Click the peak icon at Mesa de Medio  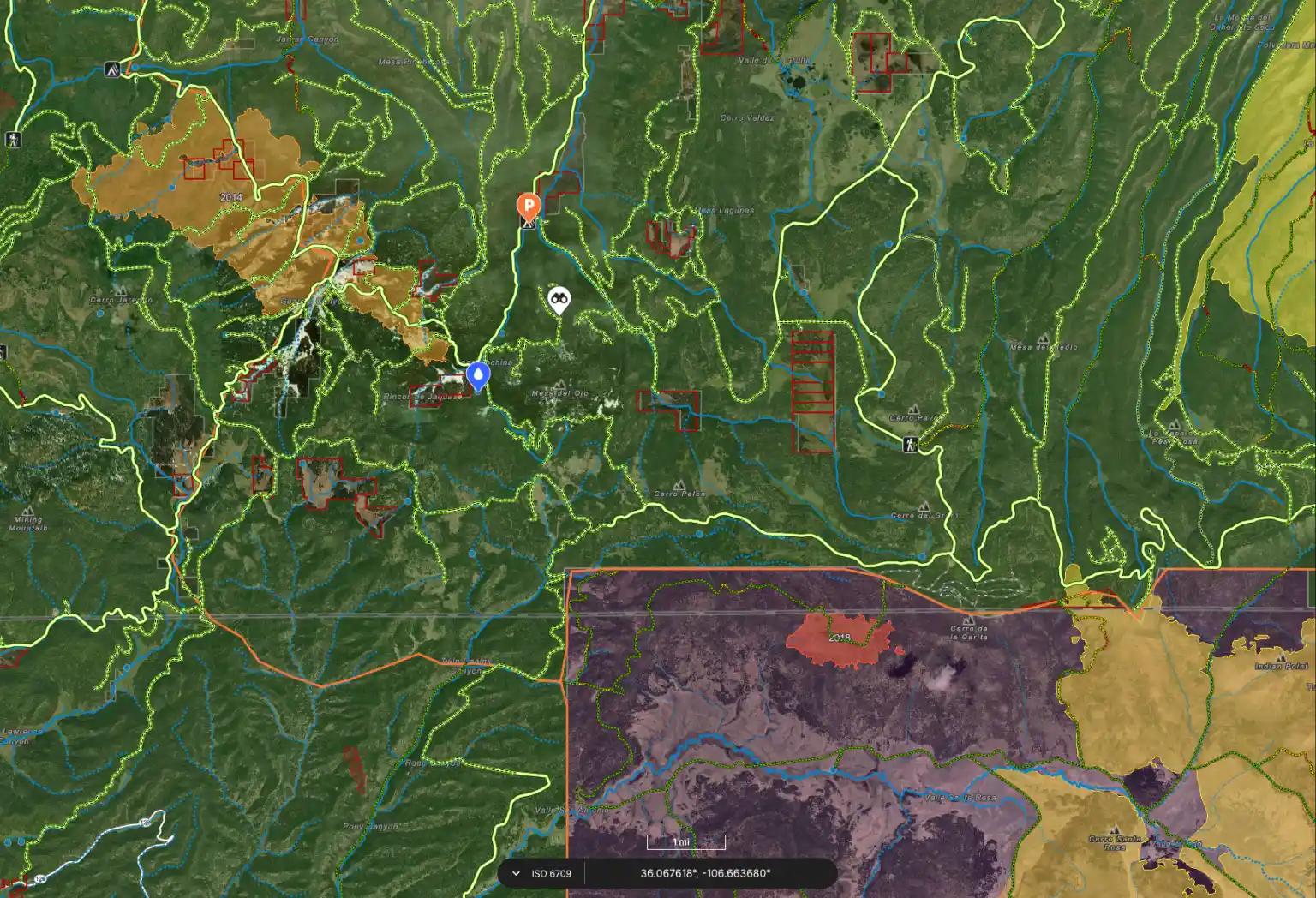(x=1044, y=338)
